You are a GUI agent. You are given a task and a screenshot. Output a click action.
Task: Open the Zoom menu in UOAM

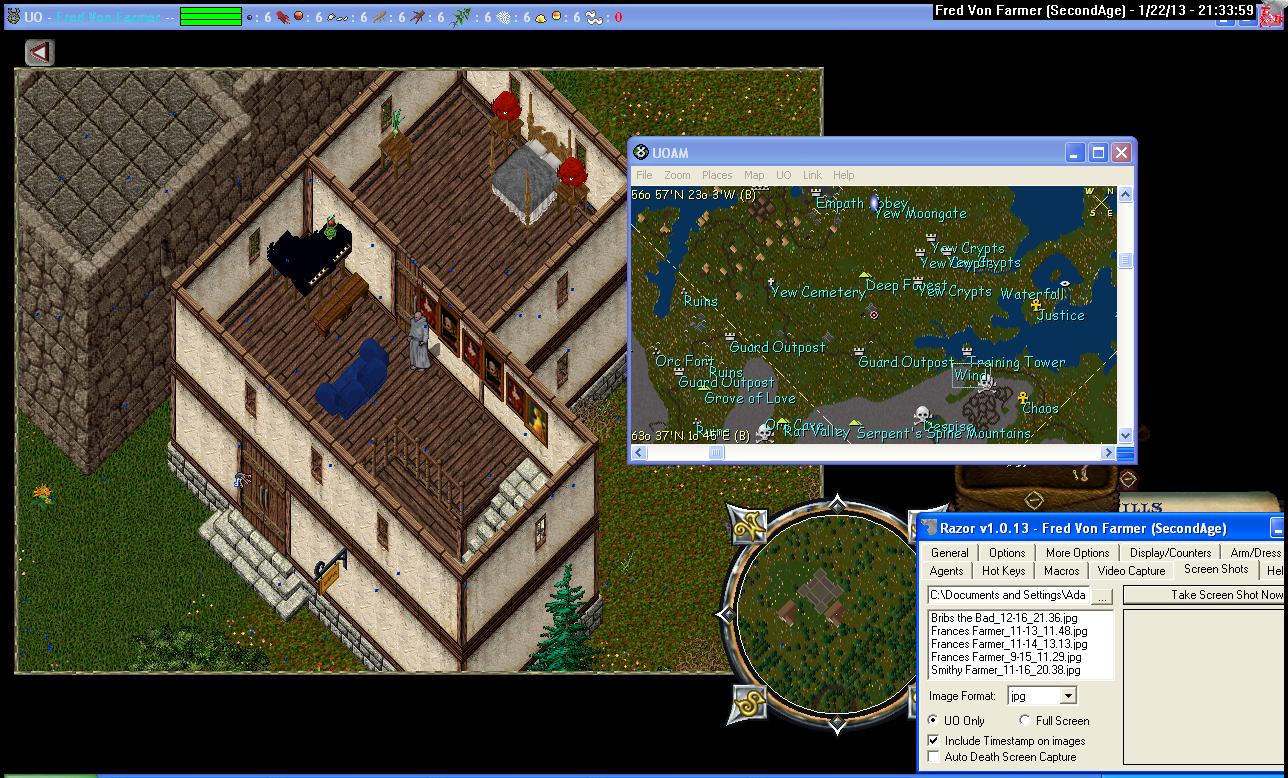click(x=677, y=175)
